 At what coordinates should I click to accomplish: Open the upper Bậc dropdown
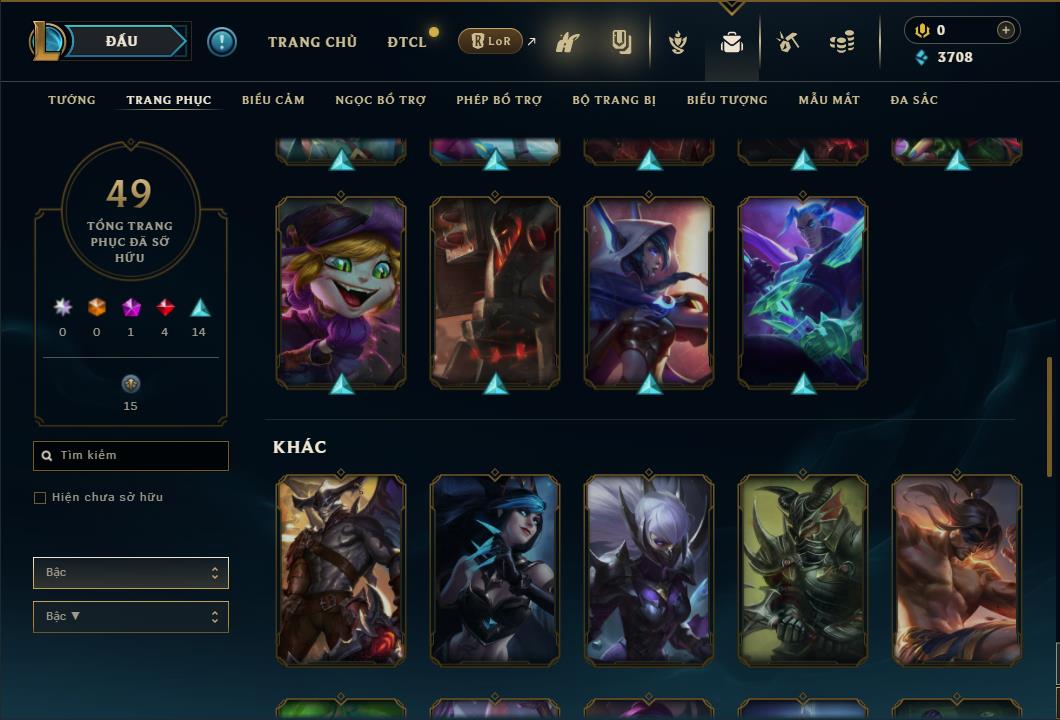coord(131,573)
